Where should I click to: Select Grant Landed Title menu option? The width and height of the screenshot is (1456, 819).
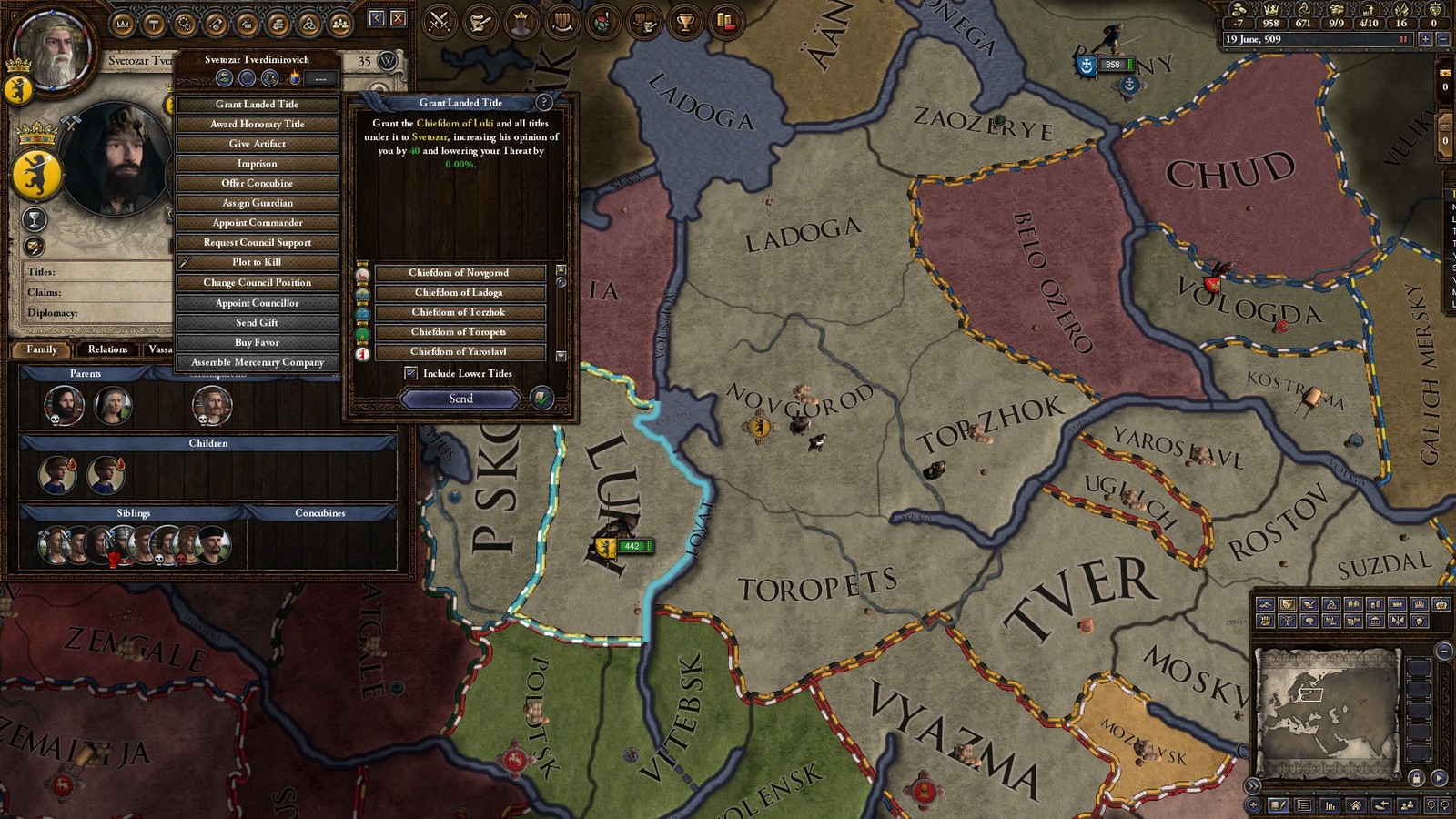tap(257, 105)
